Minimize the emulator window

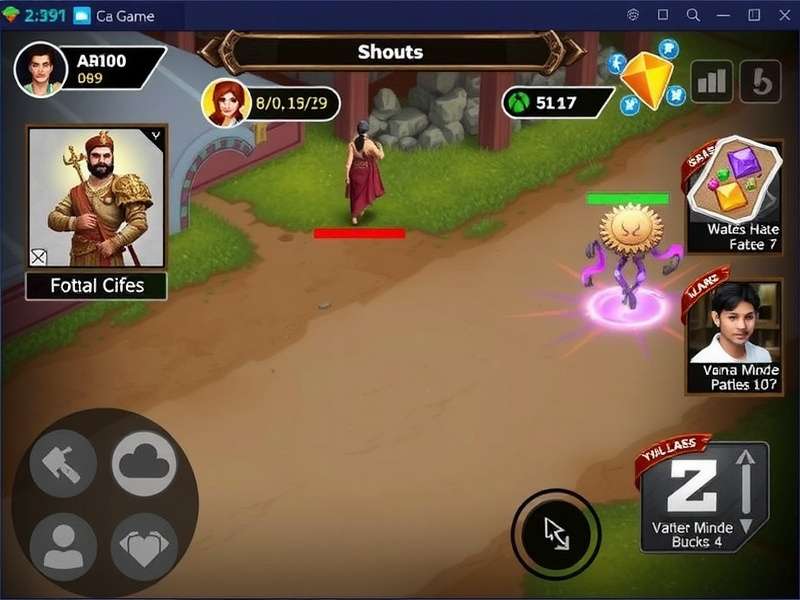pyautogui.click(x=723, y=15)
